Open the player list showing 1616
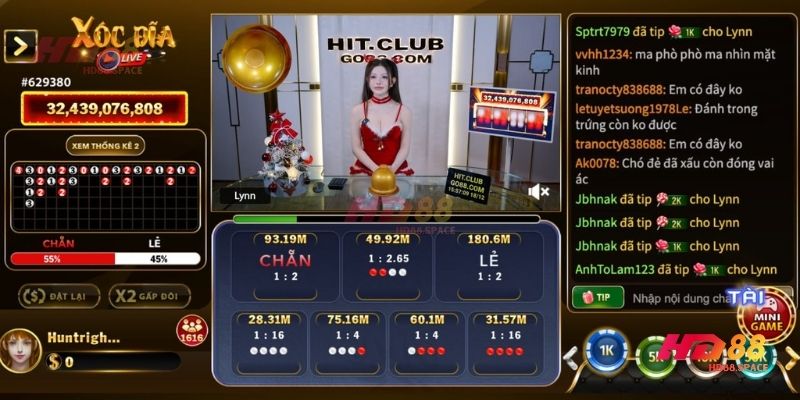Screen dimensions: 800x400 click(191, 329)
